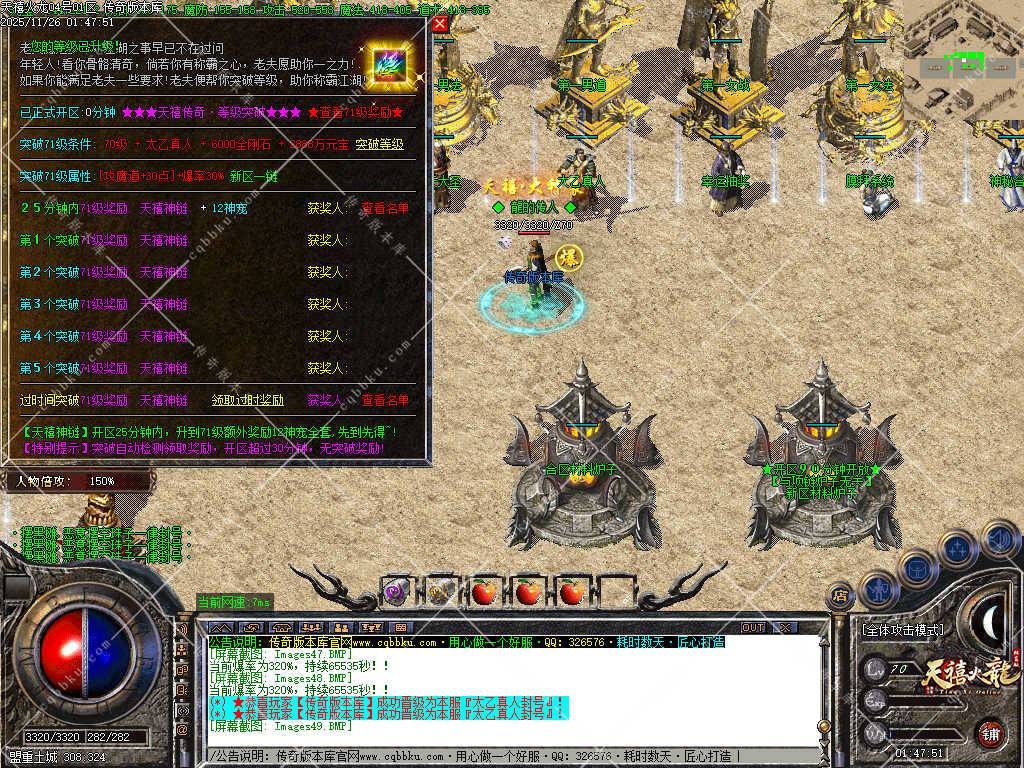Open the skills sparkle round button
1024x768 pixels.
tap(958, 548)
